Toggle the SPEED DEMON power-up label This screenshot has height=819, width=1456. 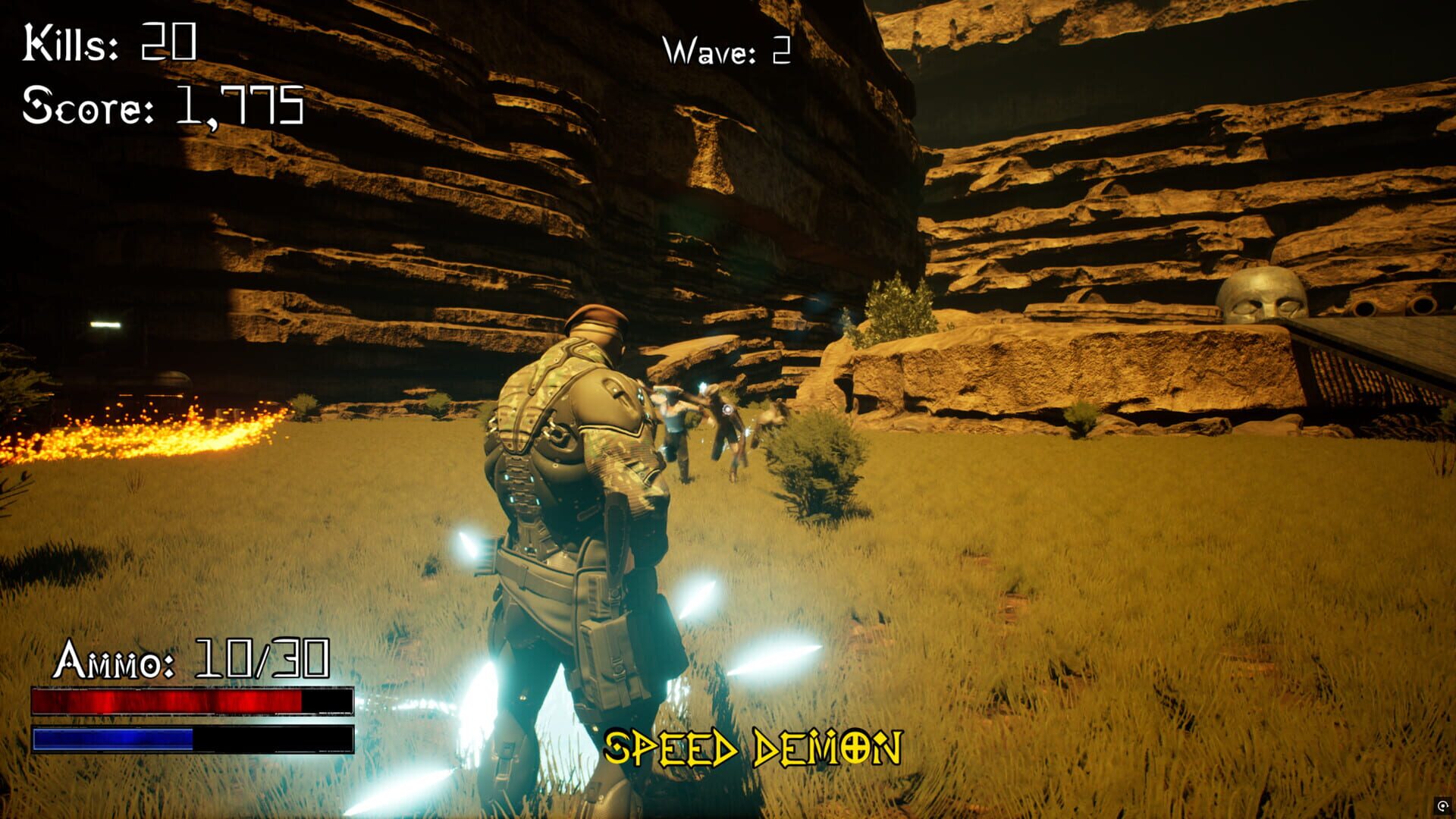coord(753,747)
